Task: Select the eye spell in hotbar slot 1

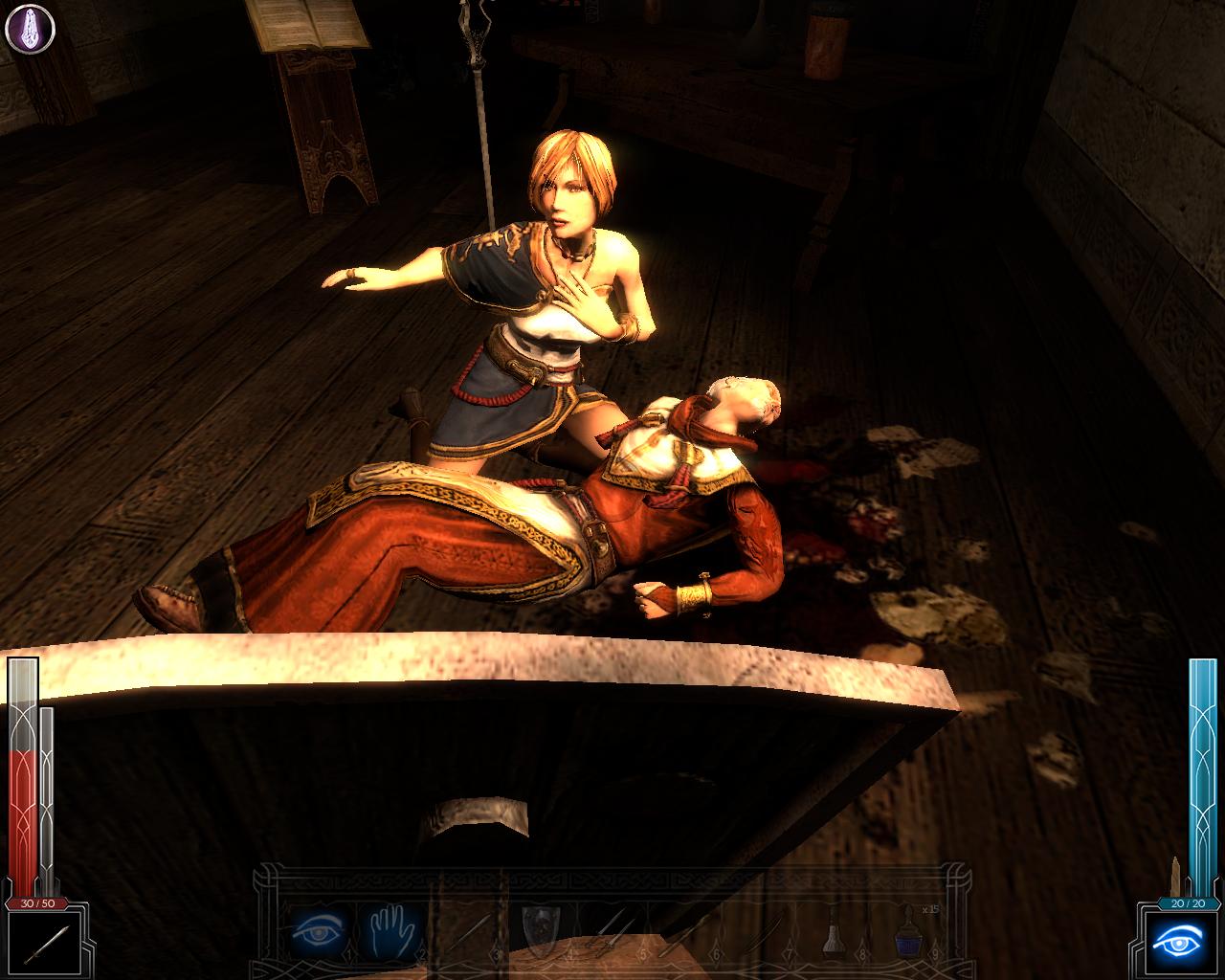Action: (318, 929)
